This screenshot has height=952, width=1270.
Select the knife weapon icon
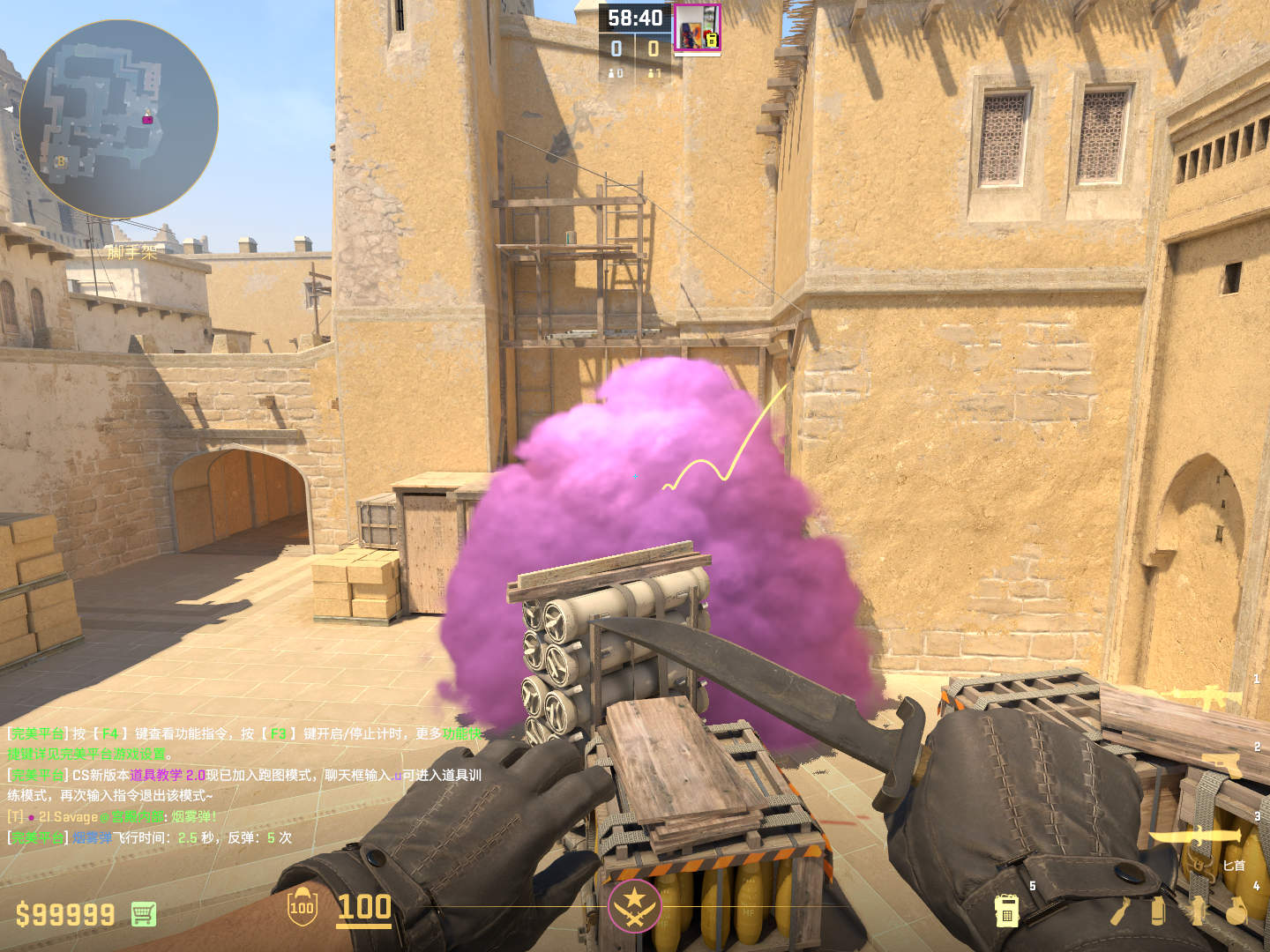tap(1195, 835)
